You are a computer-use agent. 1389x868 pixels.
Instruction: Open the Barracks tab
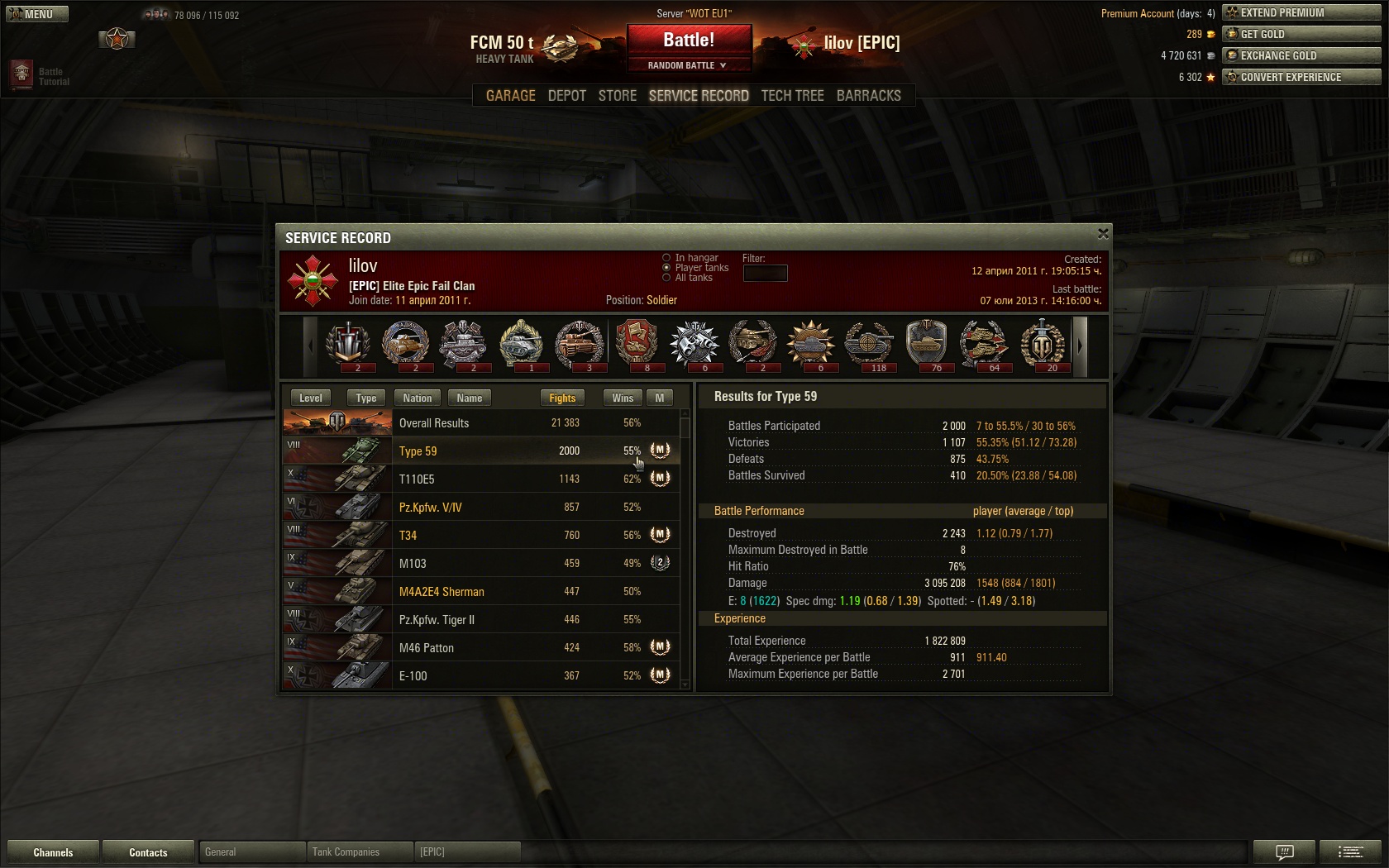(868, 96)
